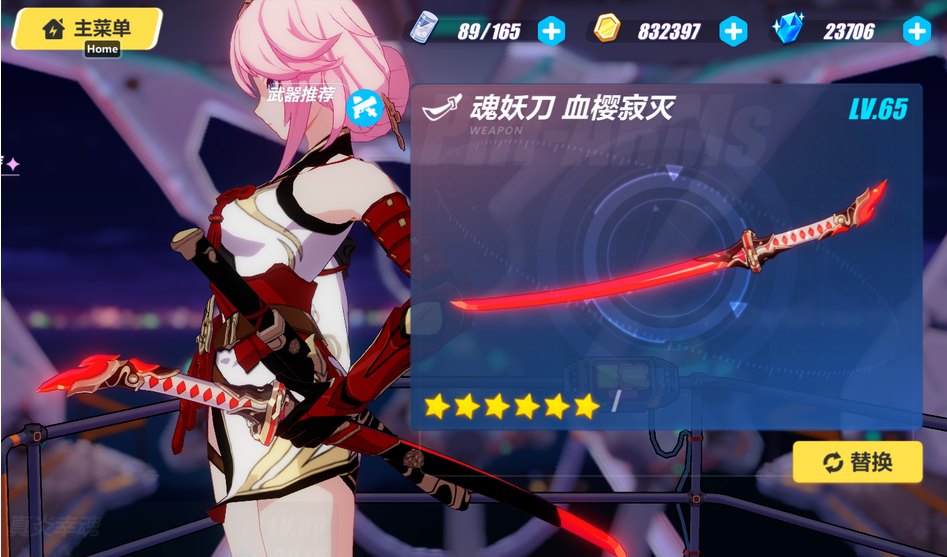The height and width of the screenshot is (557, 947).
Task: Add gold coins with the plus button
Action: [733, 31]
